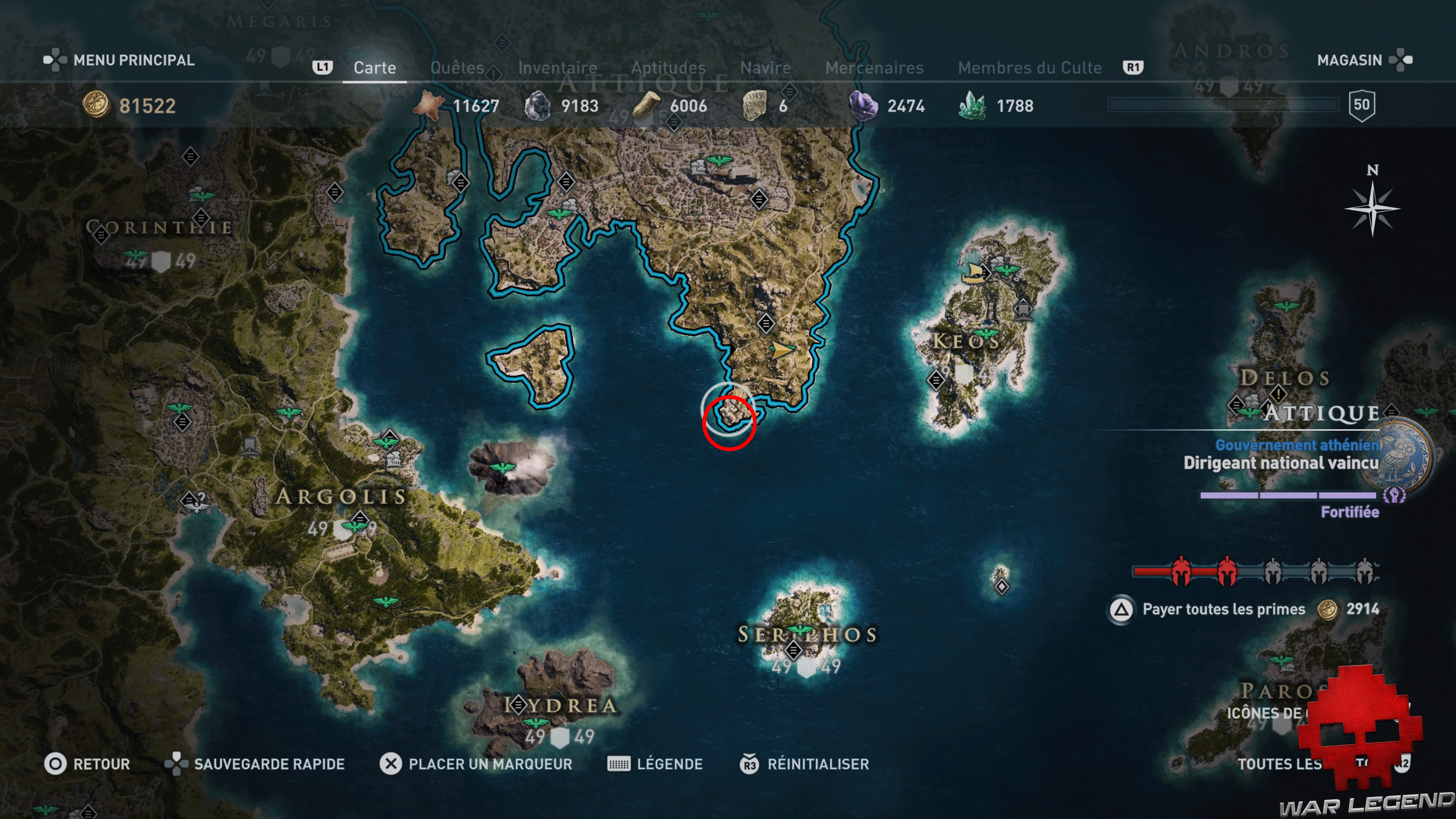The height and width of the screenshot is (819, 1456).
Task: Open the Navire tab
Action: [x=766, y=68]
